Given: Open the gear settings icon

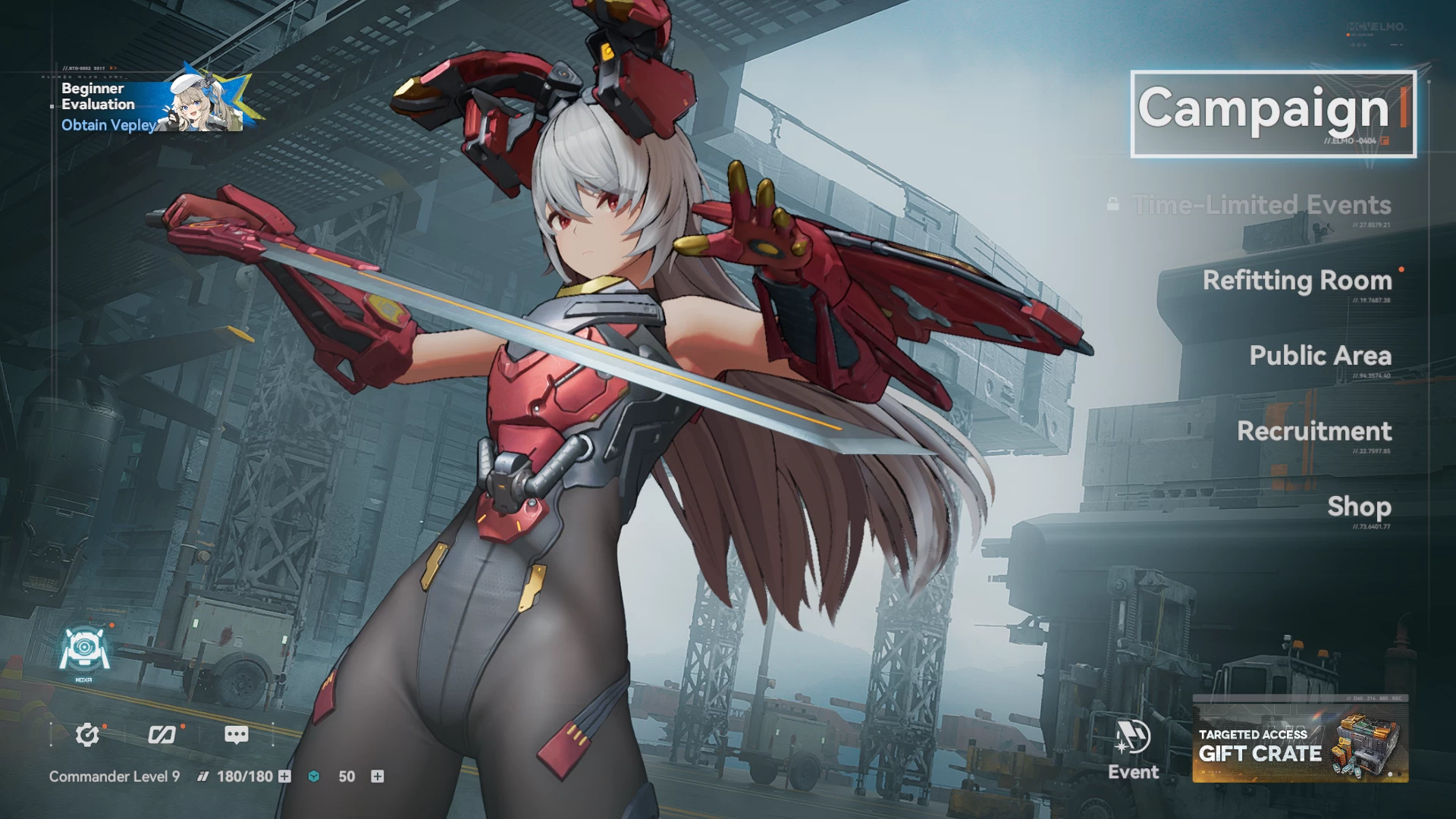Looking at the screenshot, I should point(87,734).
